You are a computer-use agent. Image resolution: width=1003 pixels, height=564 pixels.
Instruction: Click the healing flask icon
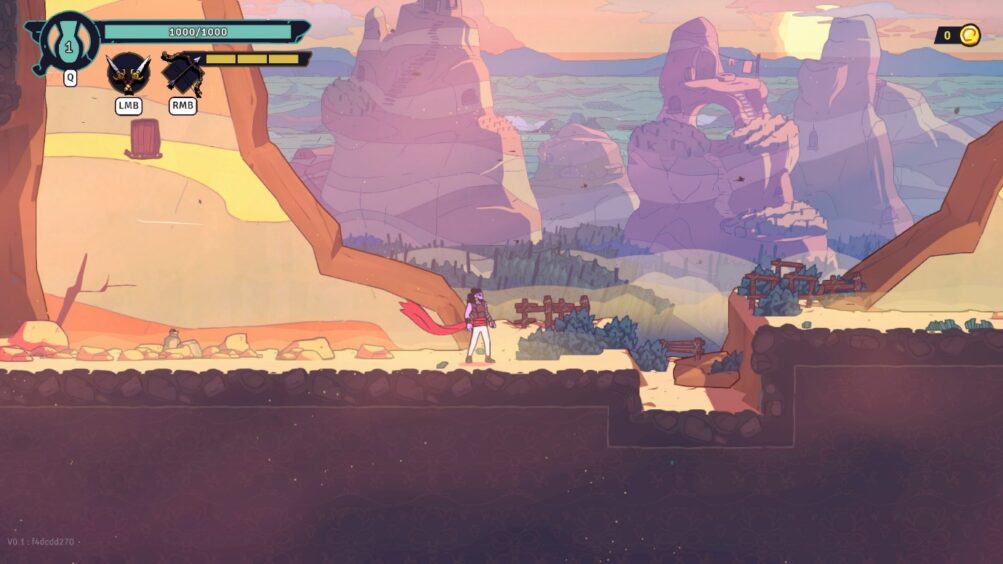point(69,43)
